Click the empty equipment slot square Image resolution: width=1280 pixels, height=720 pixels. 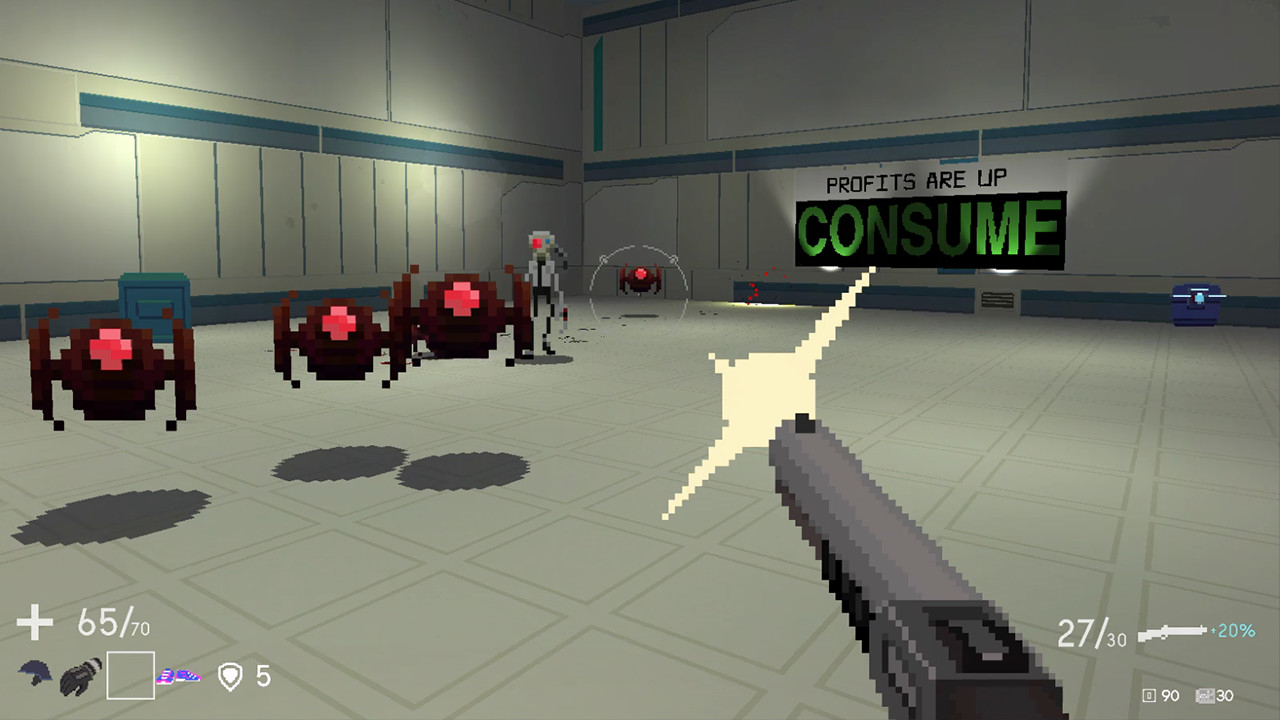pos(131,675)
